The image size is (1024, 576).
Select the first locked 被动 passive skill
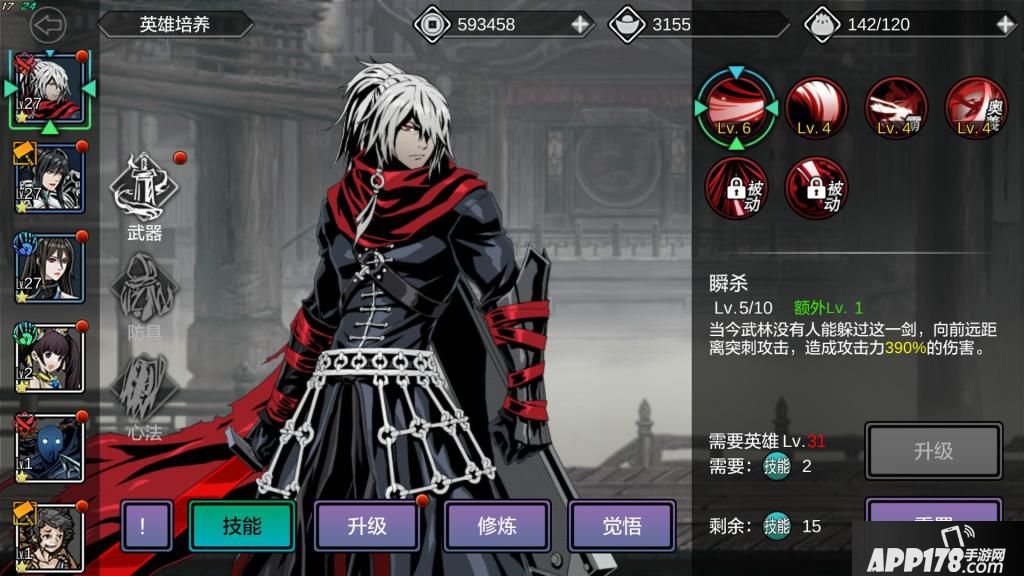(x=736, y=187)
